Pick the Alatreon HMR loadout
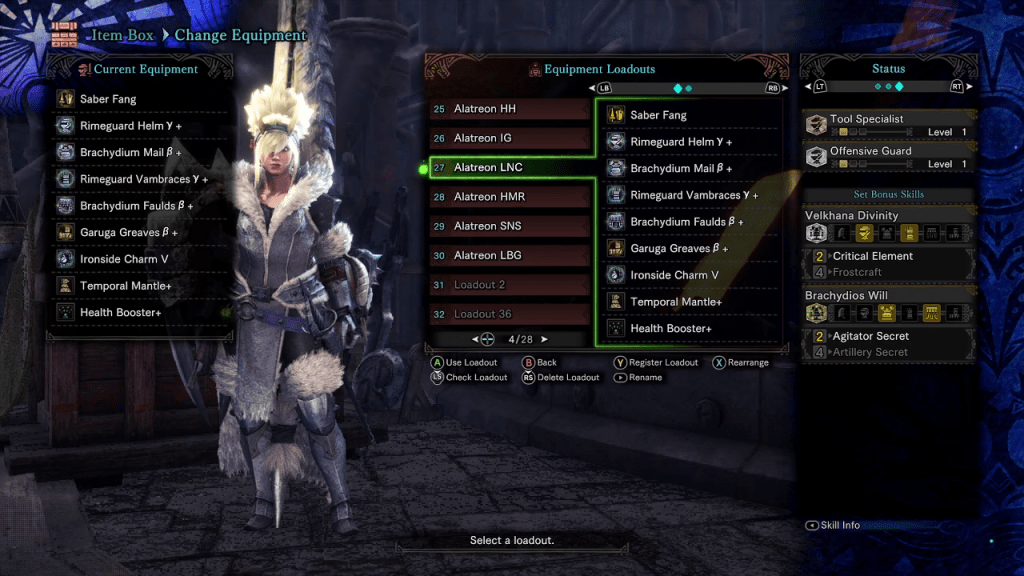 510,197
